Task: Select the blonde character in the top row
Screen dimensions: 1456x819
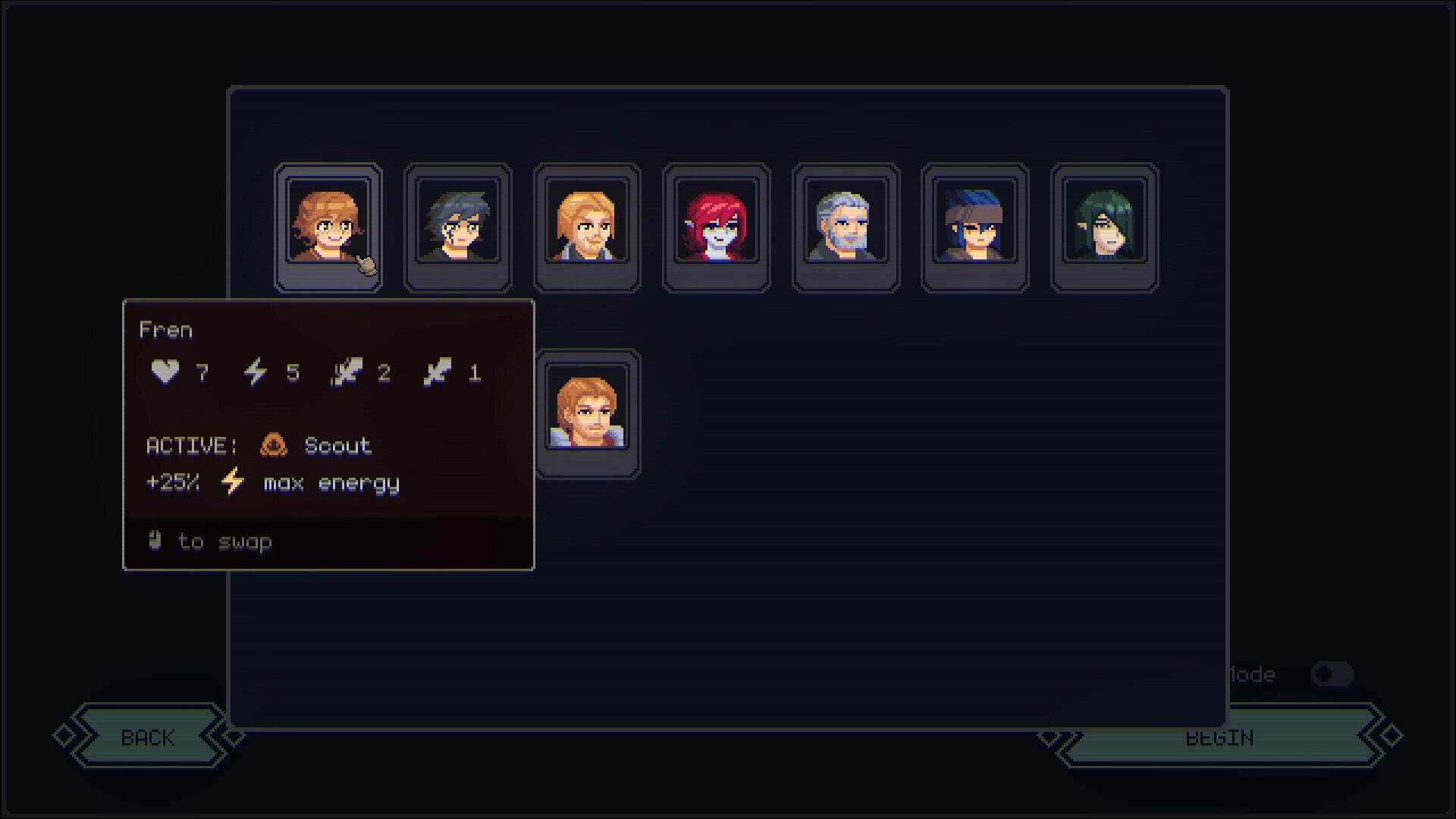Action: (x=586, y=227)
